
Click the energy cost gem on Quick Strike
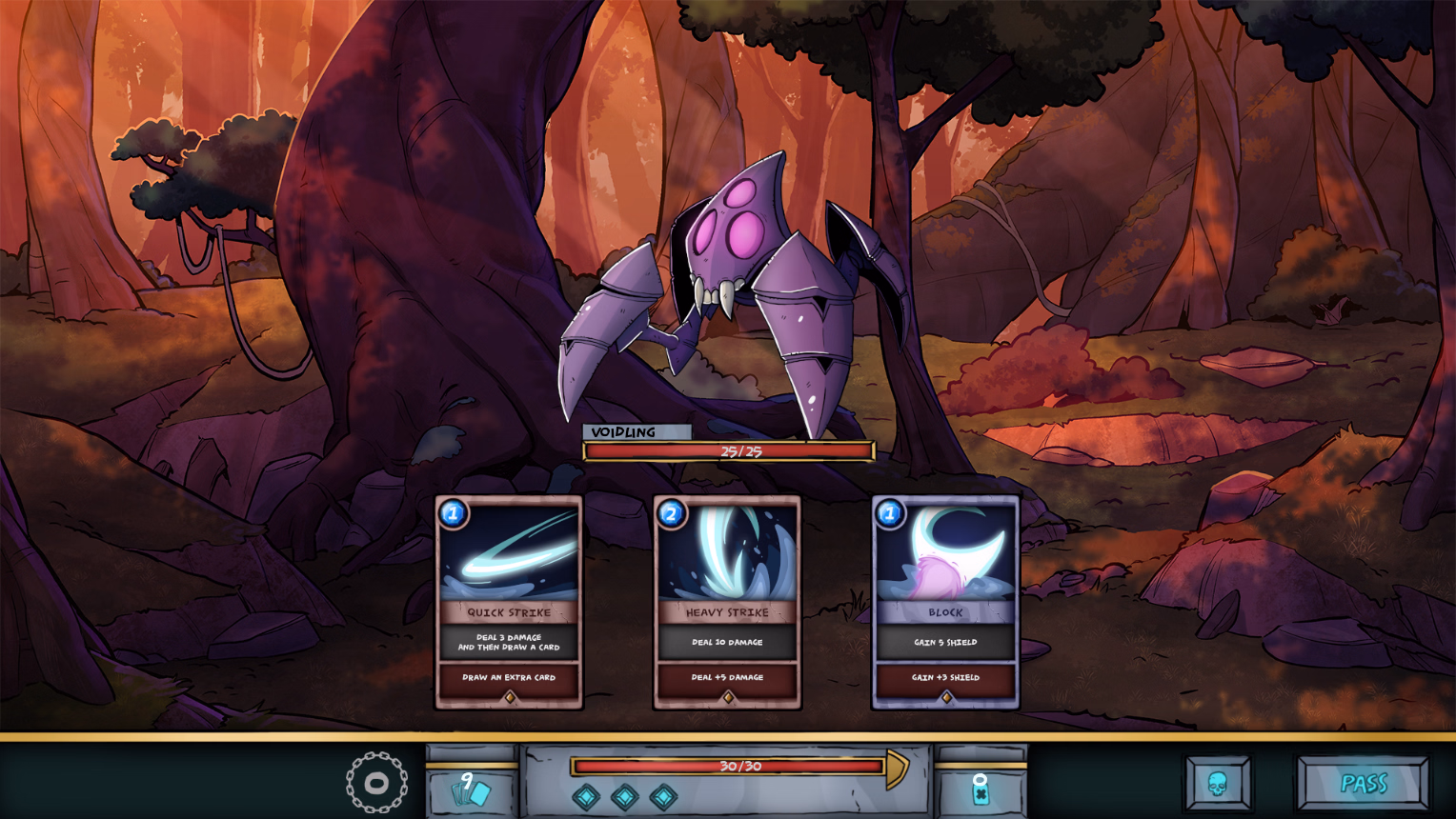pyautogui.click(x=455, y=514)
